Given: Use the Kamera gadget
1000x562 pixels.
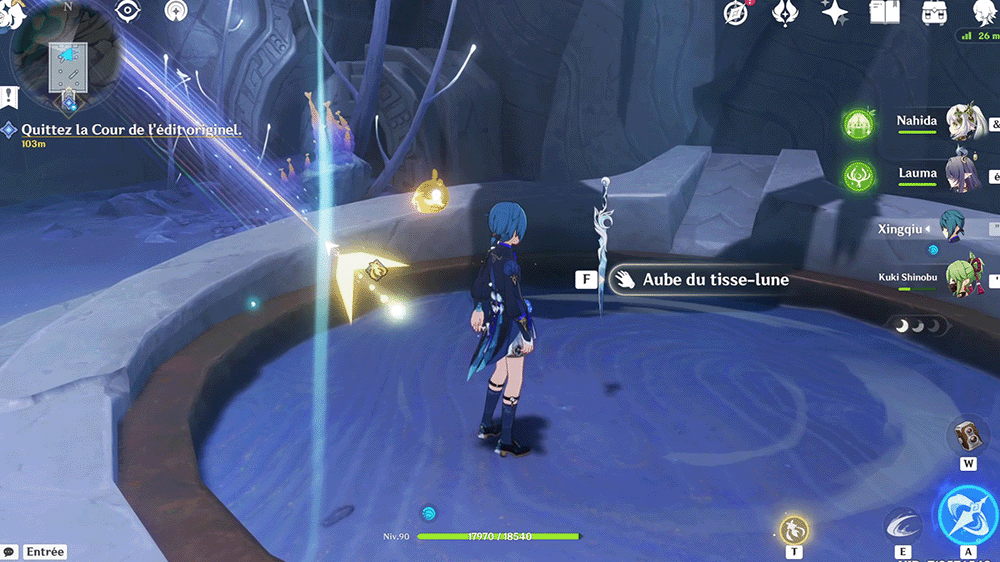Looking at the screenshot, I should point(967,437).
